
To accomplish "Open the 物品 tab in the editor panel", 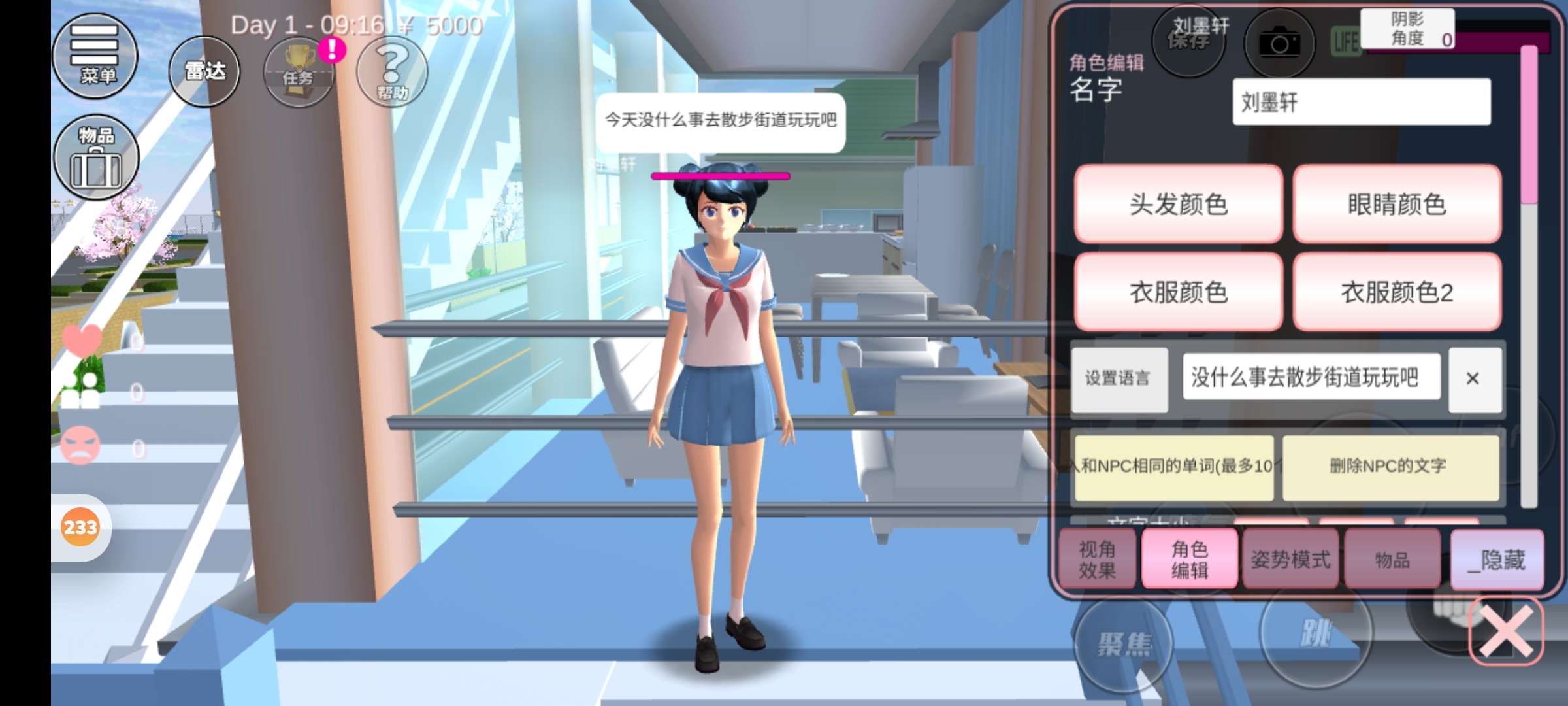I will (x=1392, y=560).
